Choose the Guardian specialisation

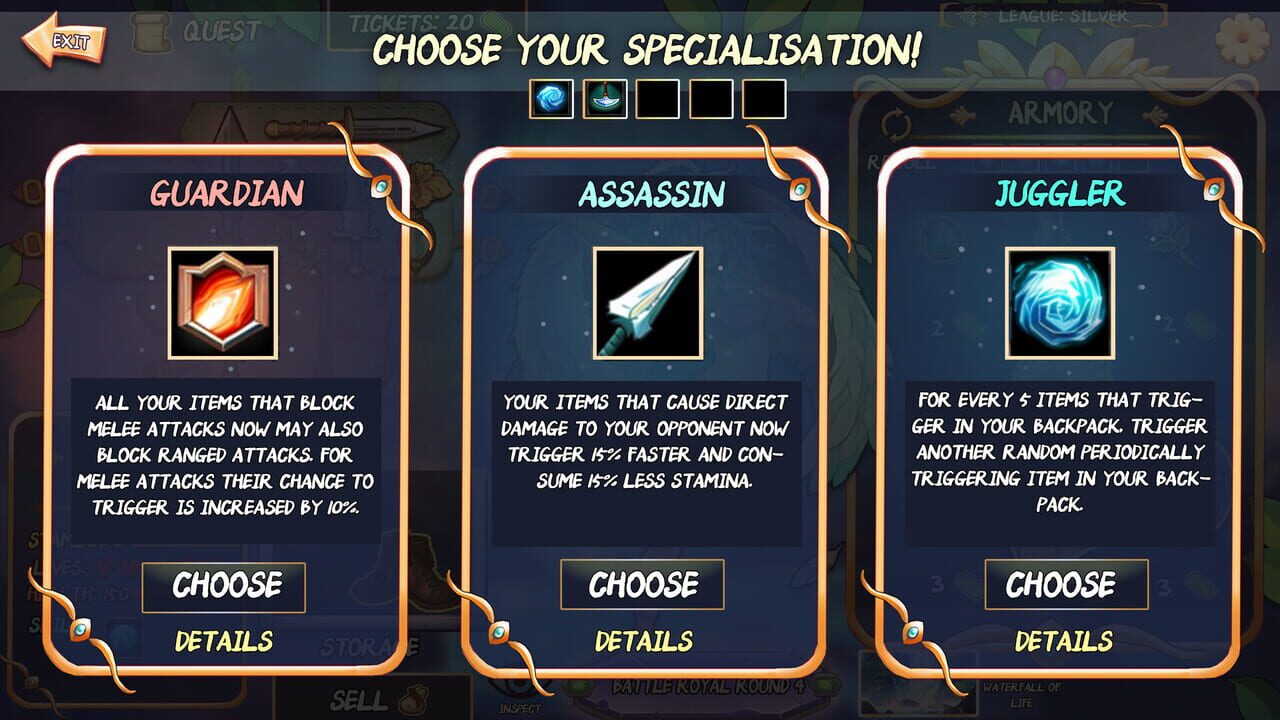222,587
